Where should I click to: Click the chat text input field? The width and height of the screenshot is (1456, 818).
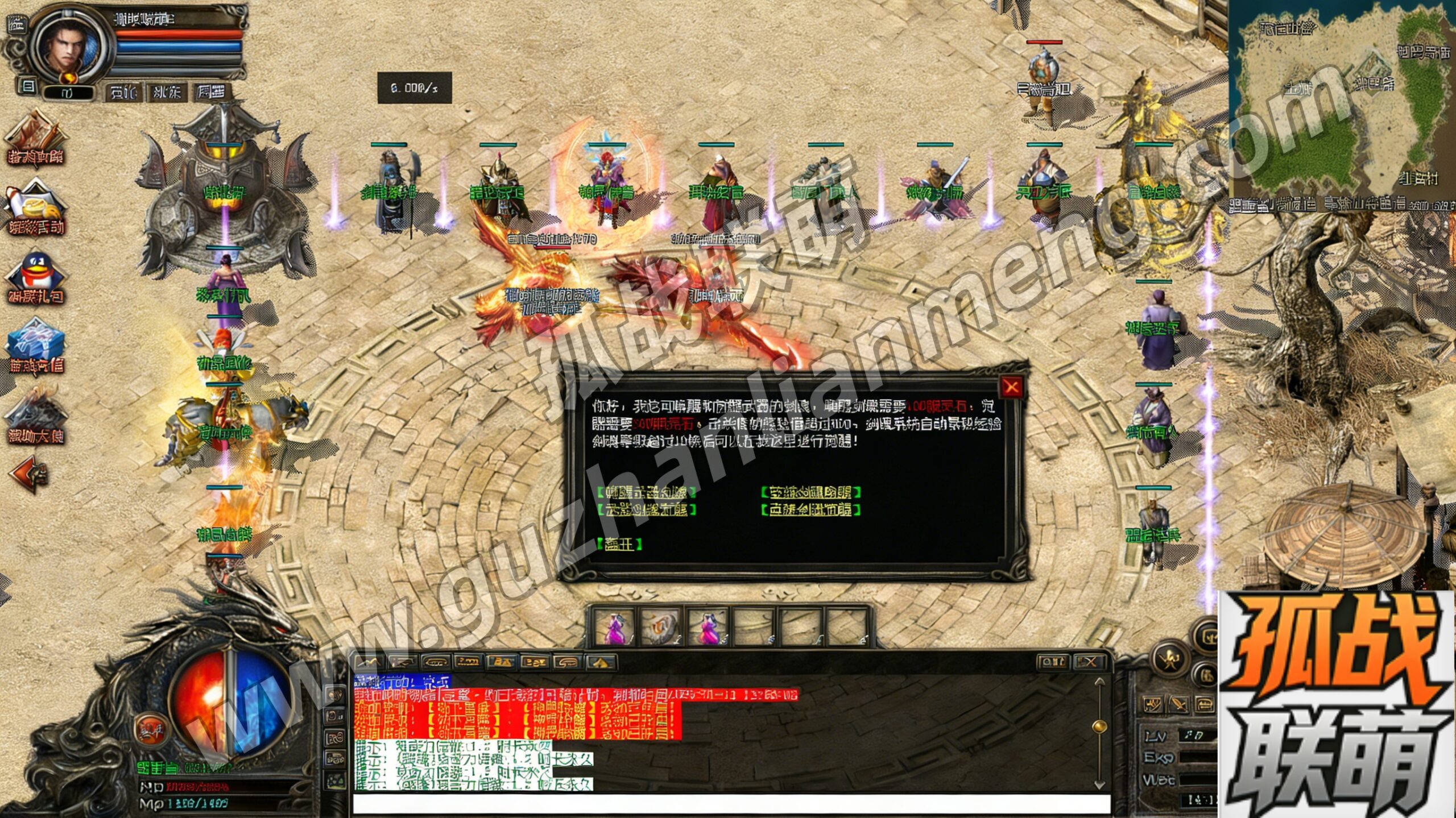tap(731, 804)
